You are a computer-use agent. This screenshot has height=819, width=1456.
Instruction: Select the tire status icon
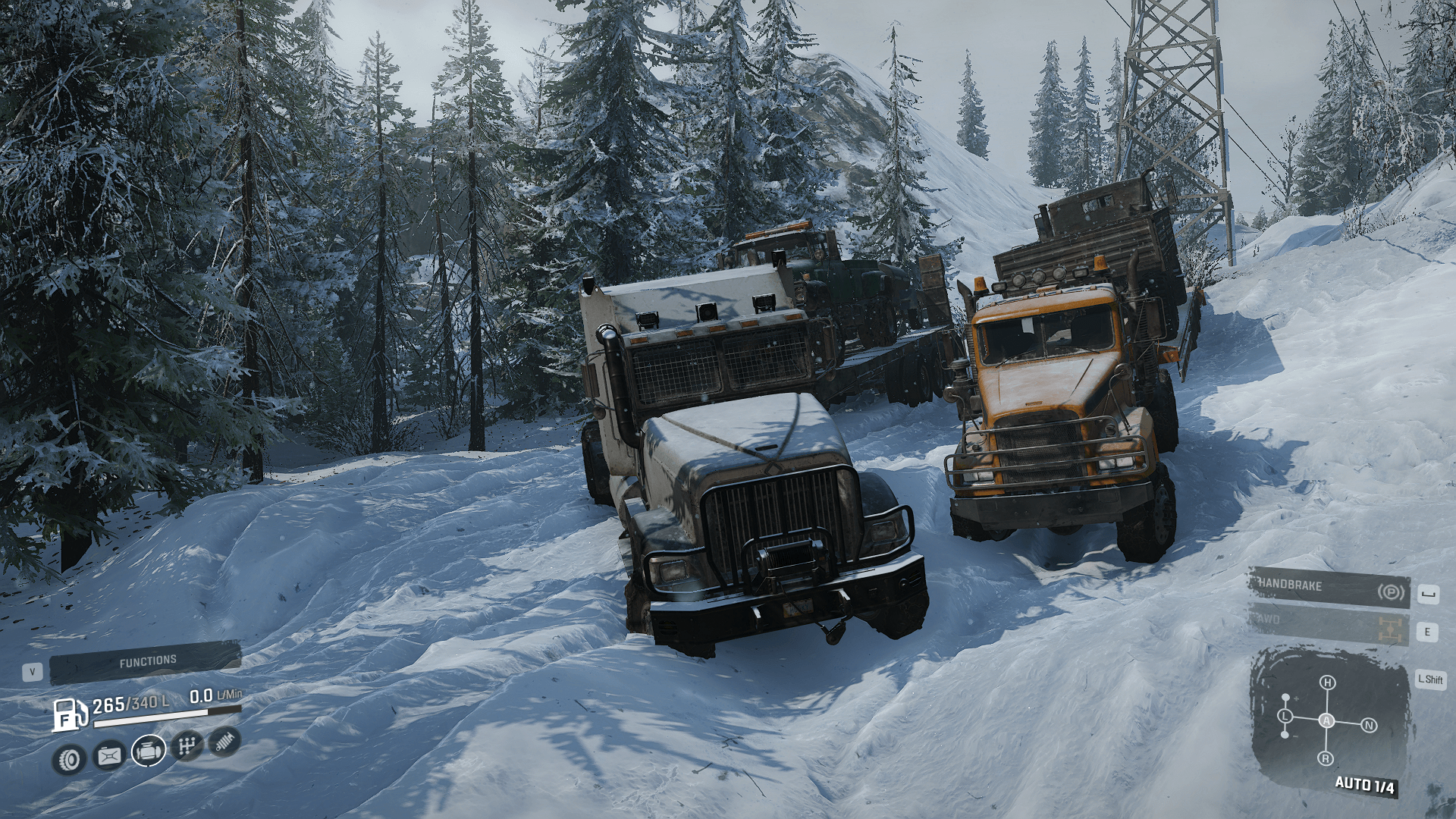pos(69,759)
